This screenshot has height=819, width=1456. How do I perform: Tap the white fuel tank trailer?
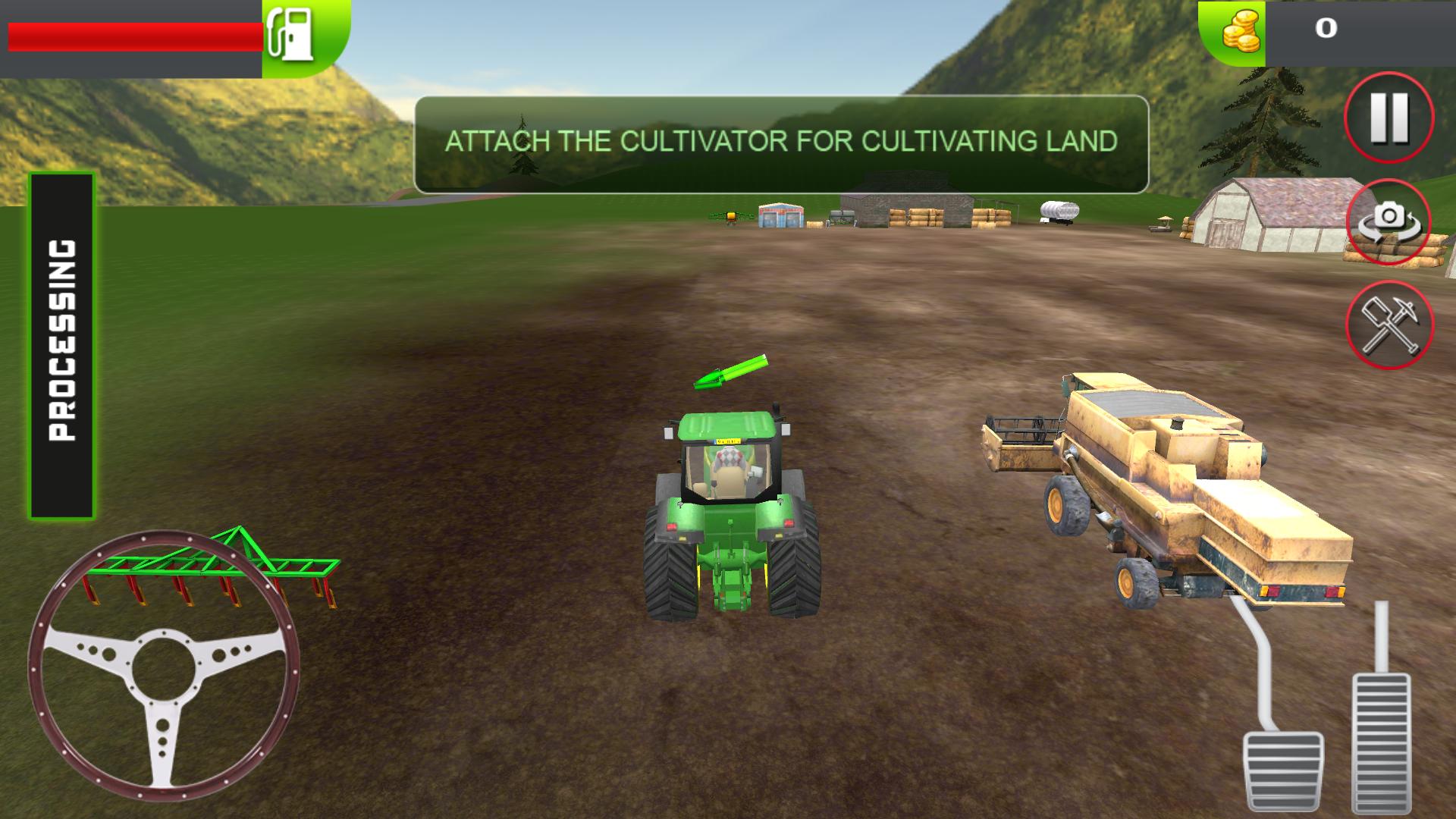pos(1058,209)
